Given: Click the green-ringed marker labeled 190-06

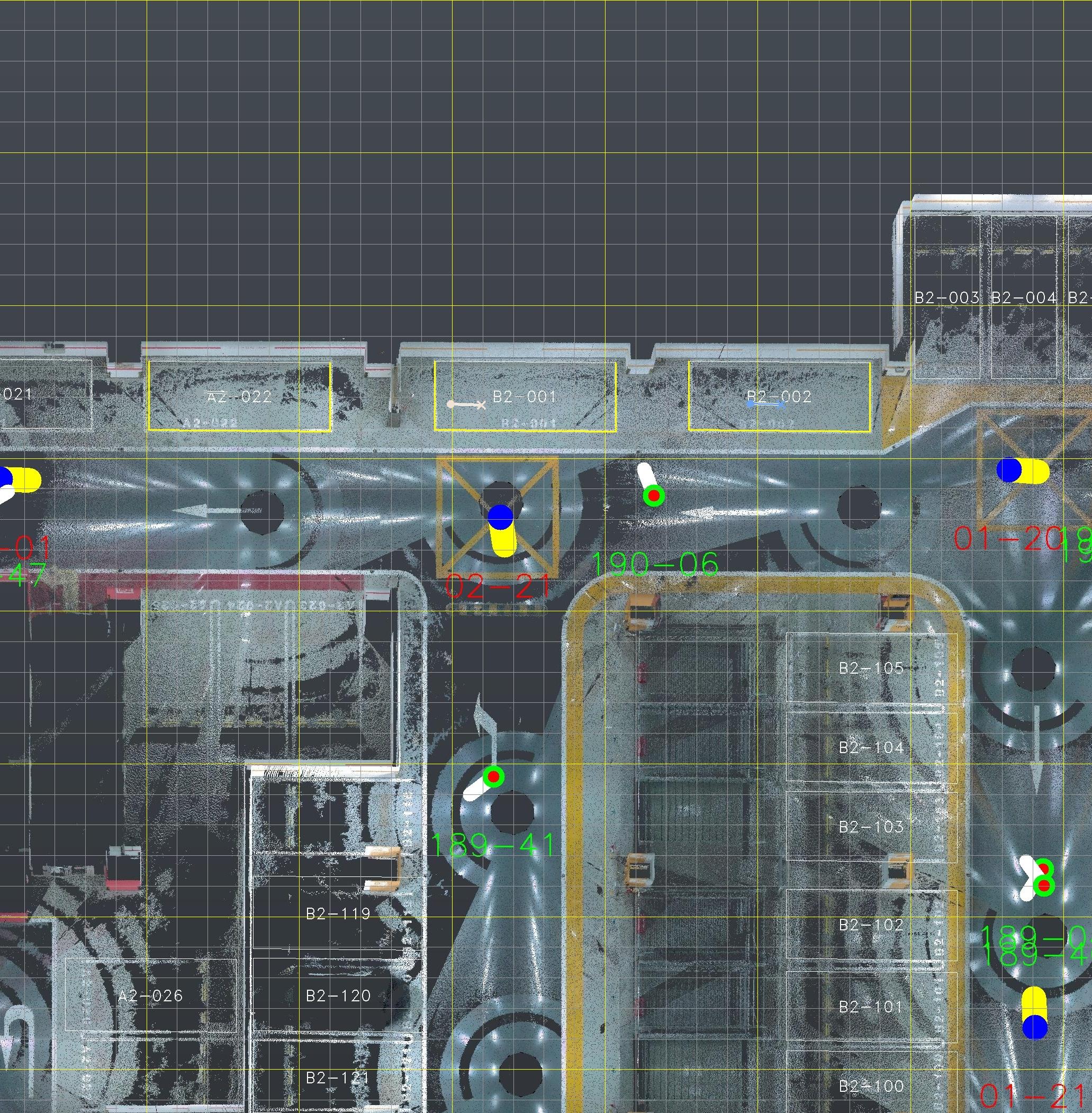Looking at the screenshot, I should click(653, 495).
